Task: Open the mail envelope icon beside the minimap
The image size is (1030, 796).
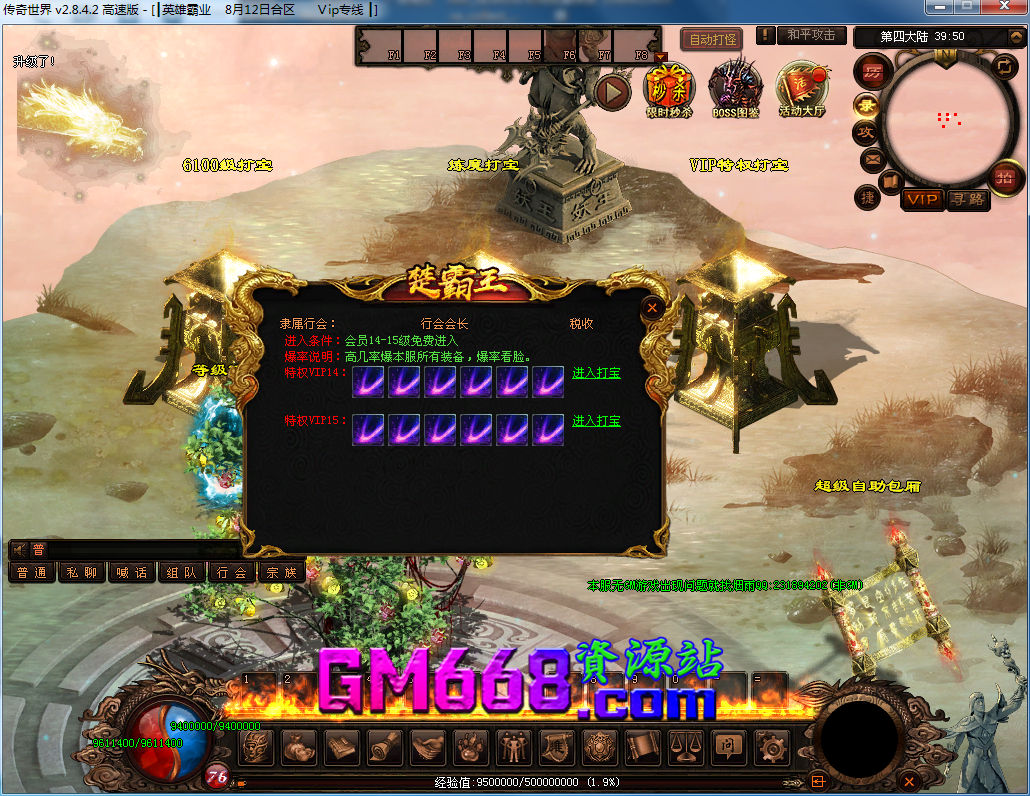Action: point(871,159)
